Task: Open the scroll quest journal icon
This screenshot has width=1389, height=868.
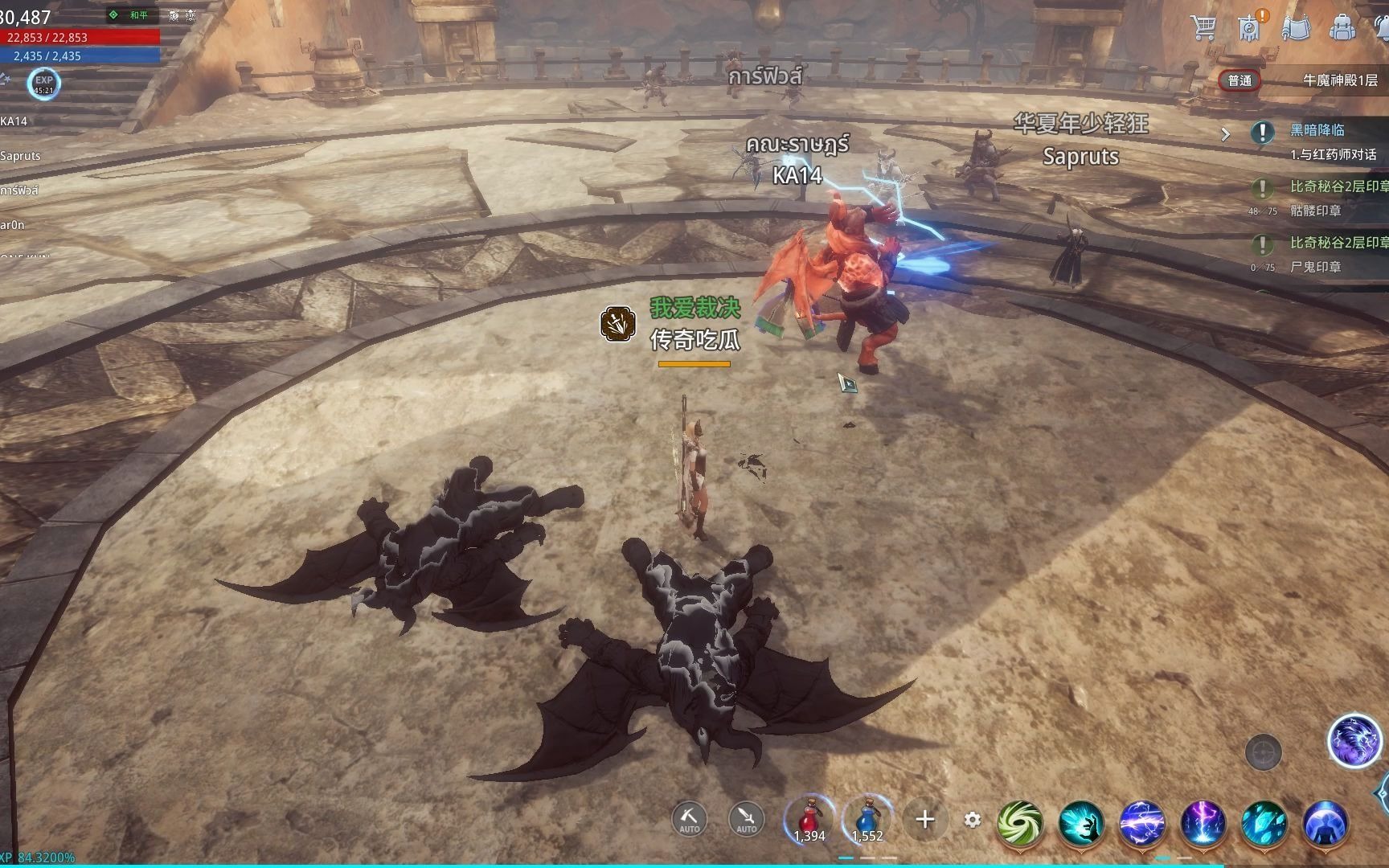Action: (x=1296, y=27)
